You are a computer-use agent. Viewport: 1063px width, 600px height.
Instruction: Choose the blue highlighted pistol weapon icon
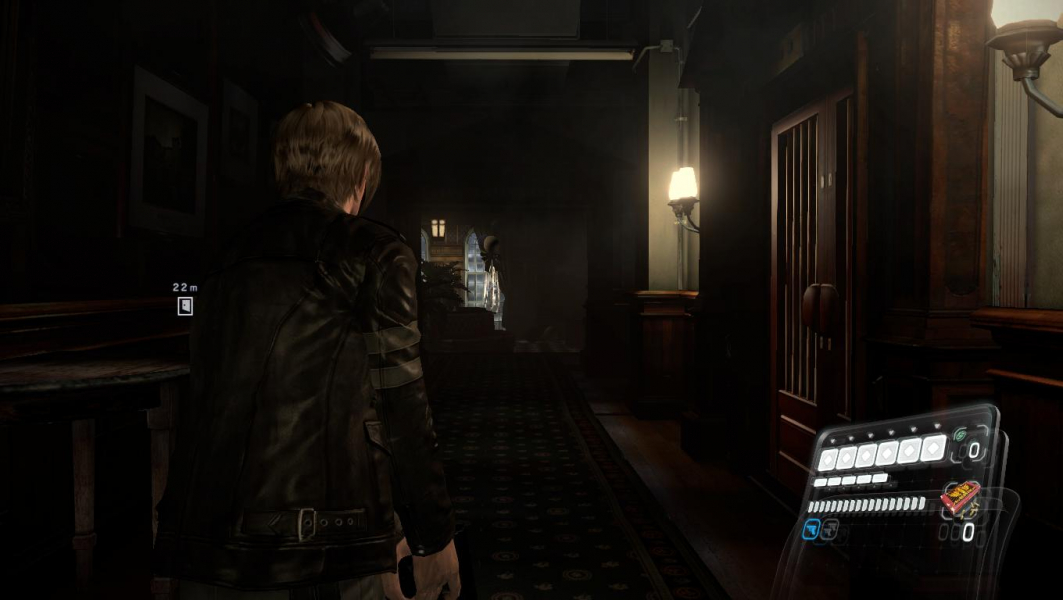pyautogui.click(x=811, y=532)
